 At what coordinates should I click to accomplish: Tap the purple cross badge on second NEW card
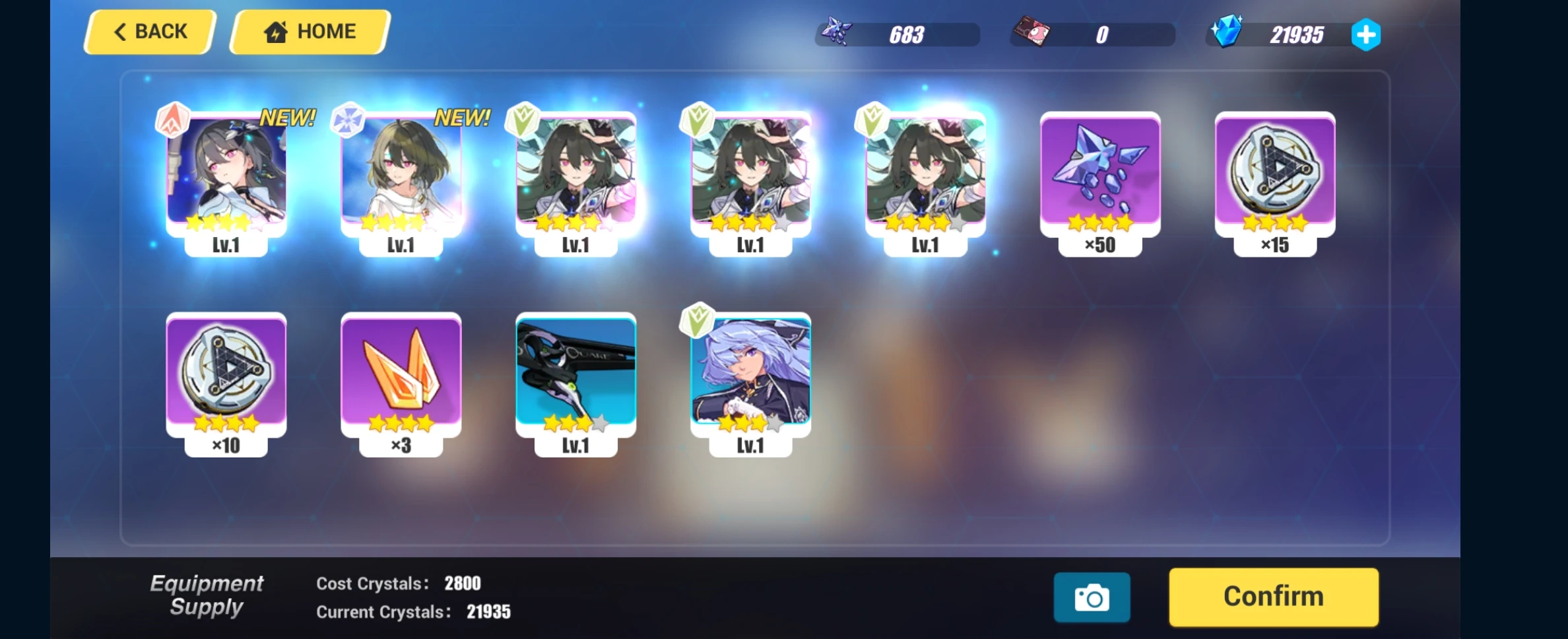348,119
